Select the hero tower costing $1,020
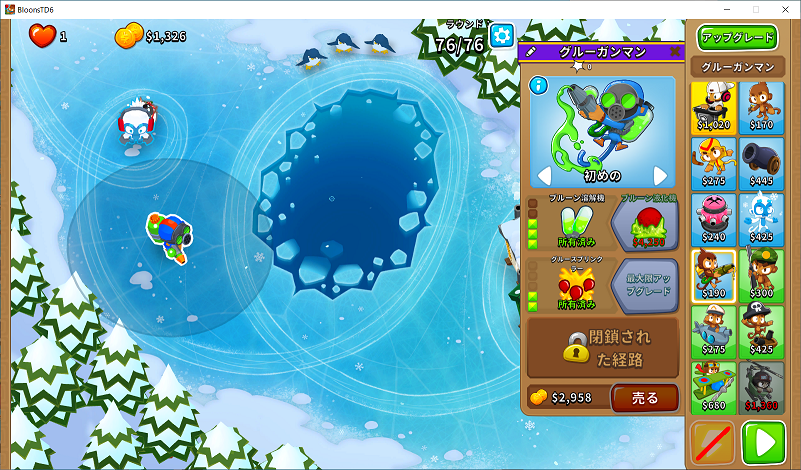 click(x=713, y=107)
